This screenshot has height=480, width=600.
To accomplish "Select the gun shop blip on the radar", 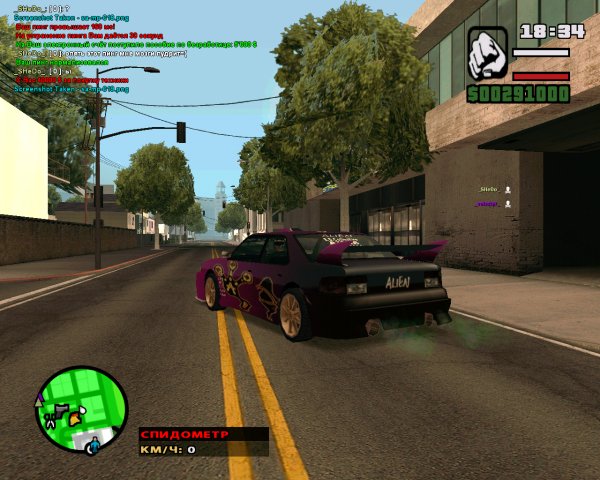I will click(x=62, y=409).
